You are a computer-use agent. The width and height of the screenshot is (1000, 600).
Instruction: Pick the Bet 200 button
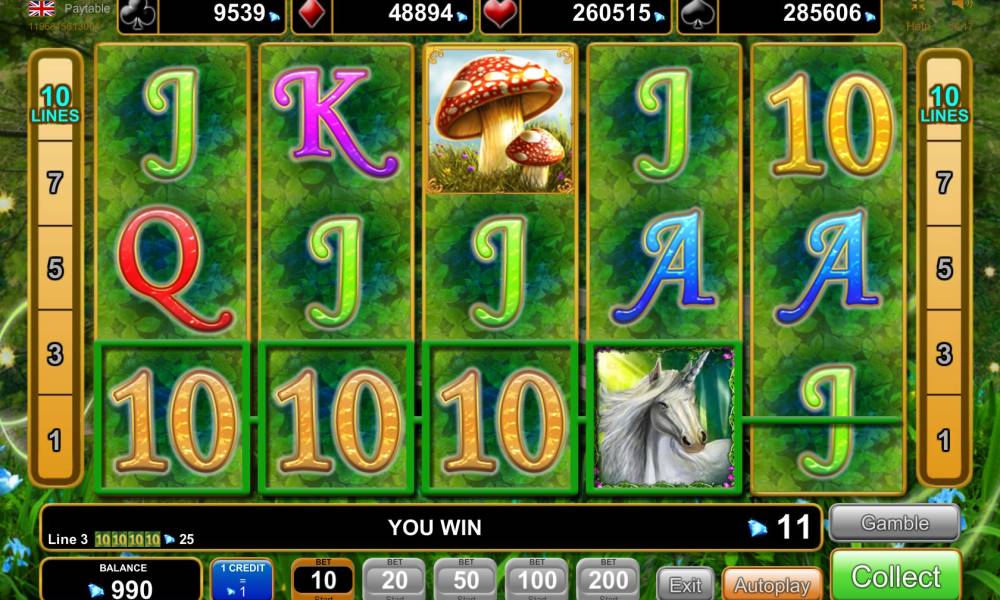pos(608,579)
